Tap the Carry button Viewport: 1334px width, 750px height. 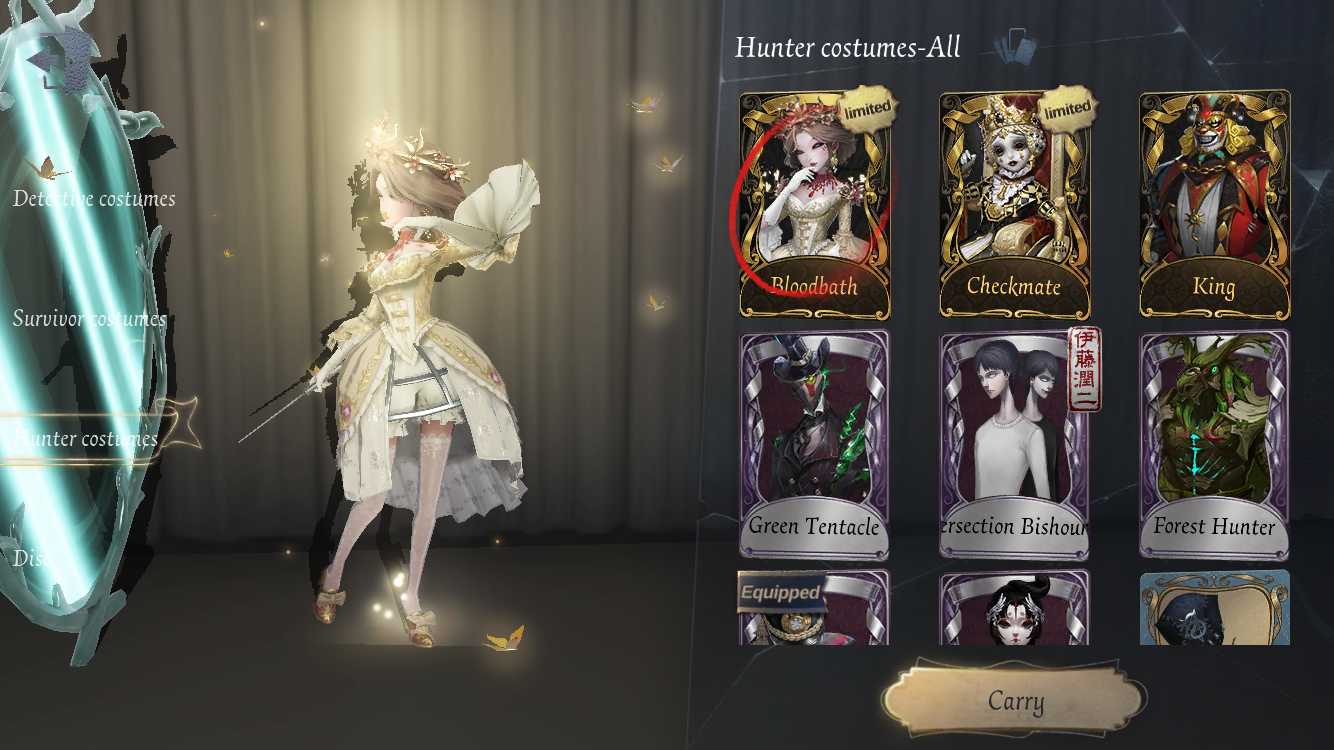pos(1015,701)
